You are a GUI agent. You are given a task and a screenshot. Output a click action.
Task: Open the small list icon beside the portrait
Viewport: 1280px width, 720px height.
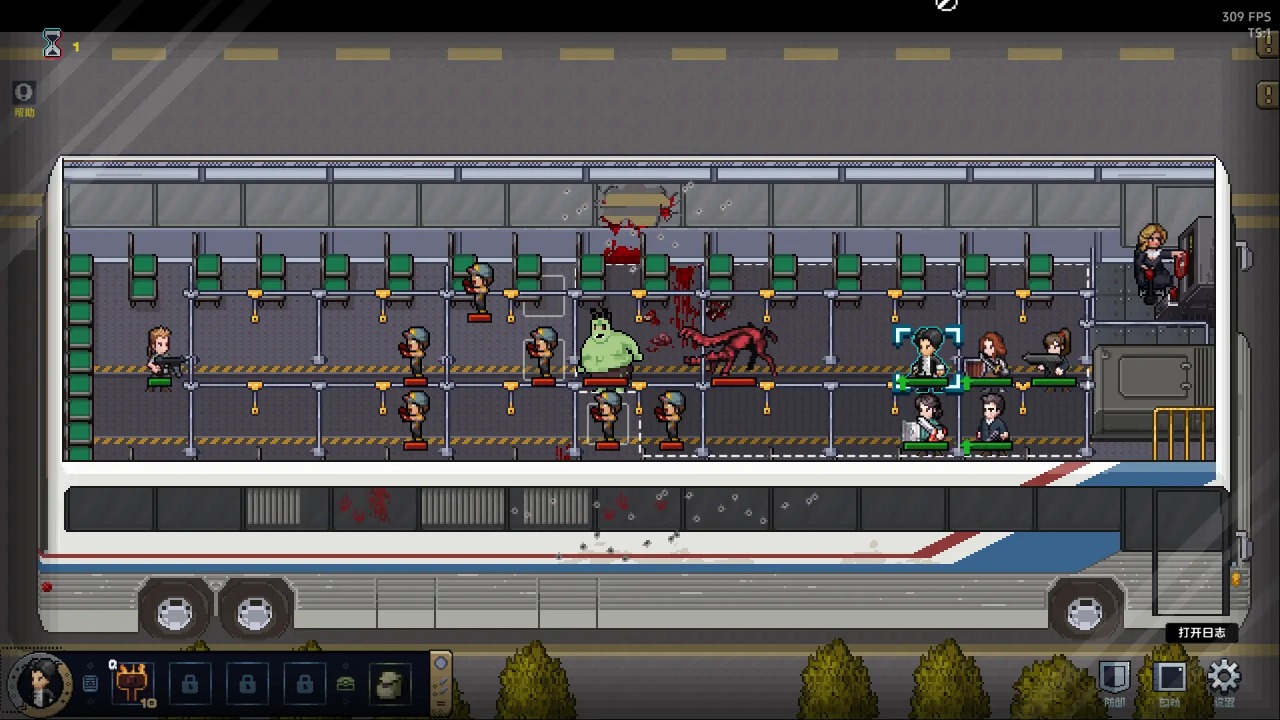click(90, 684)
